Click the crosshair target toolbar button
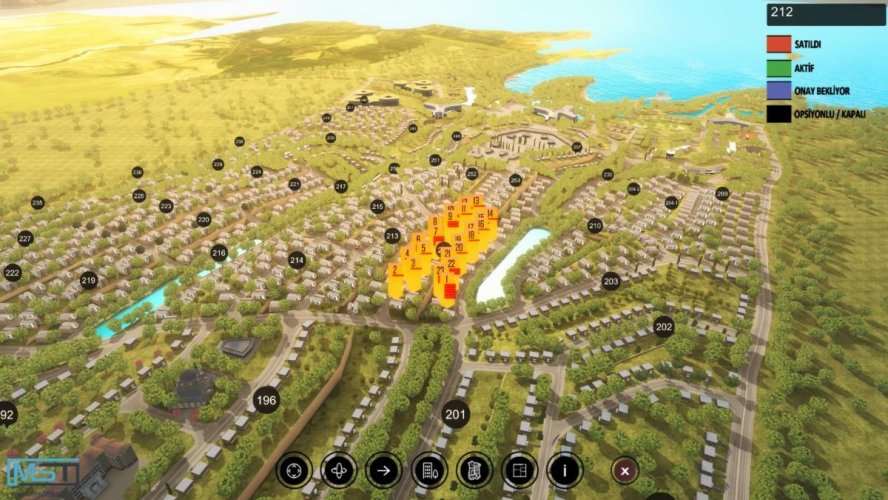 (x=294, y=469)
